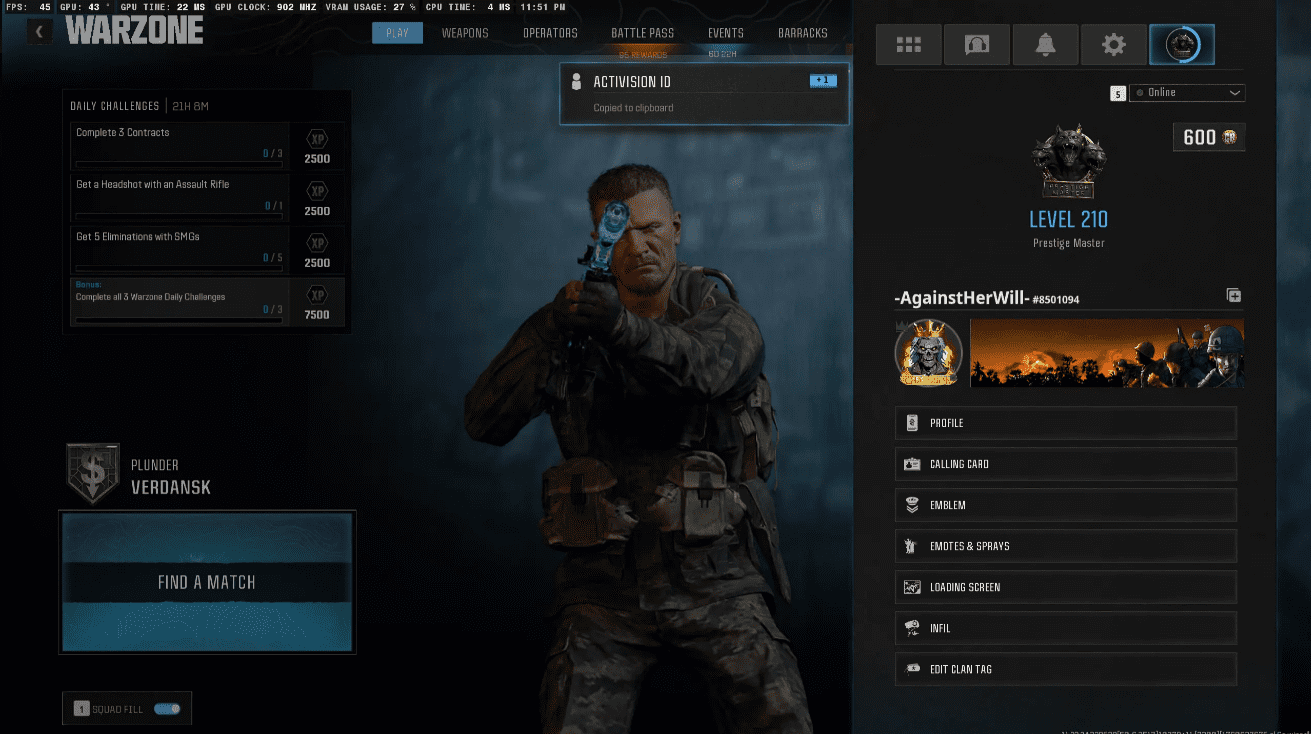Select the jungle battle calling card thumbnail

pyautogui.click(x=1106, y=353)
